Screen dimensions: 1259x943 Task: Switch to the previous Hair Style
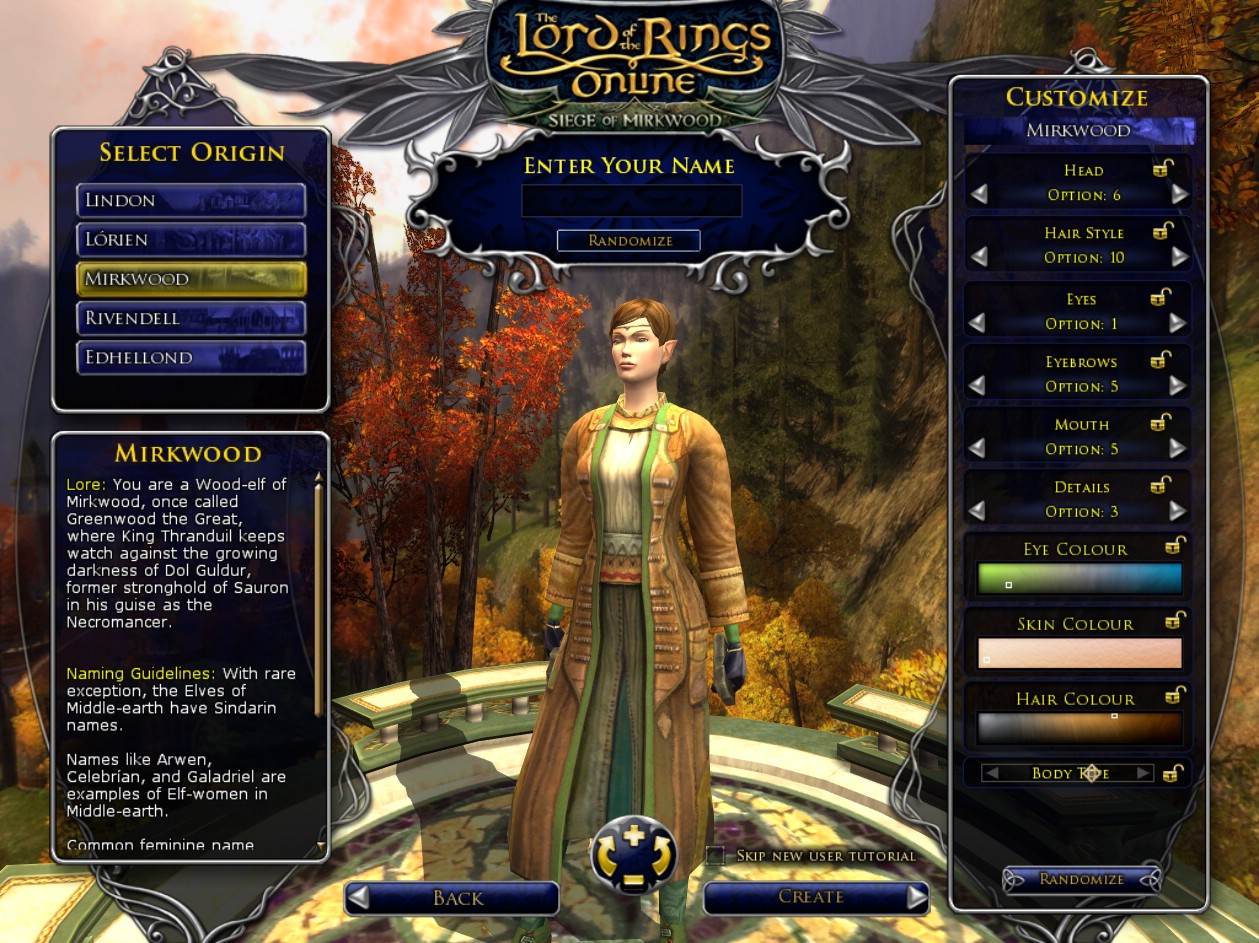[x=978, y=258]
